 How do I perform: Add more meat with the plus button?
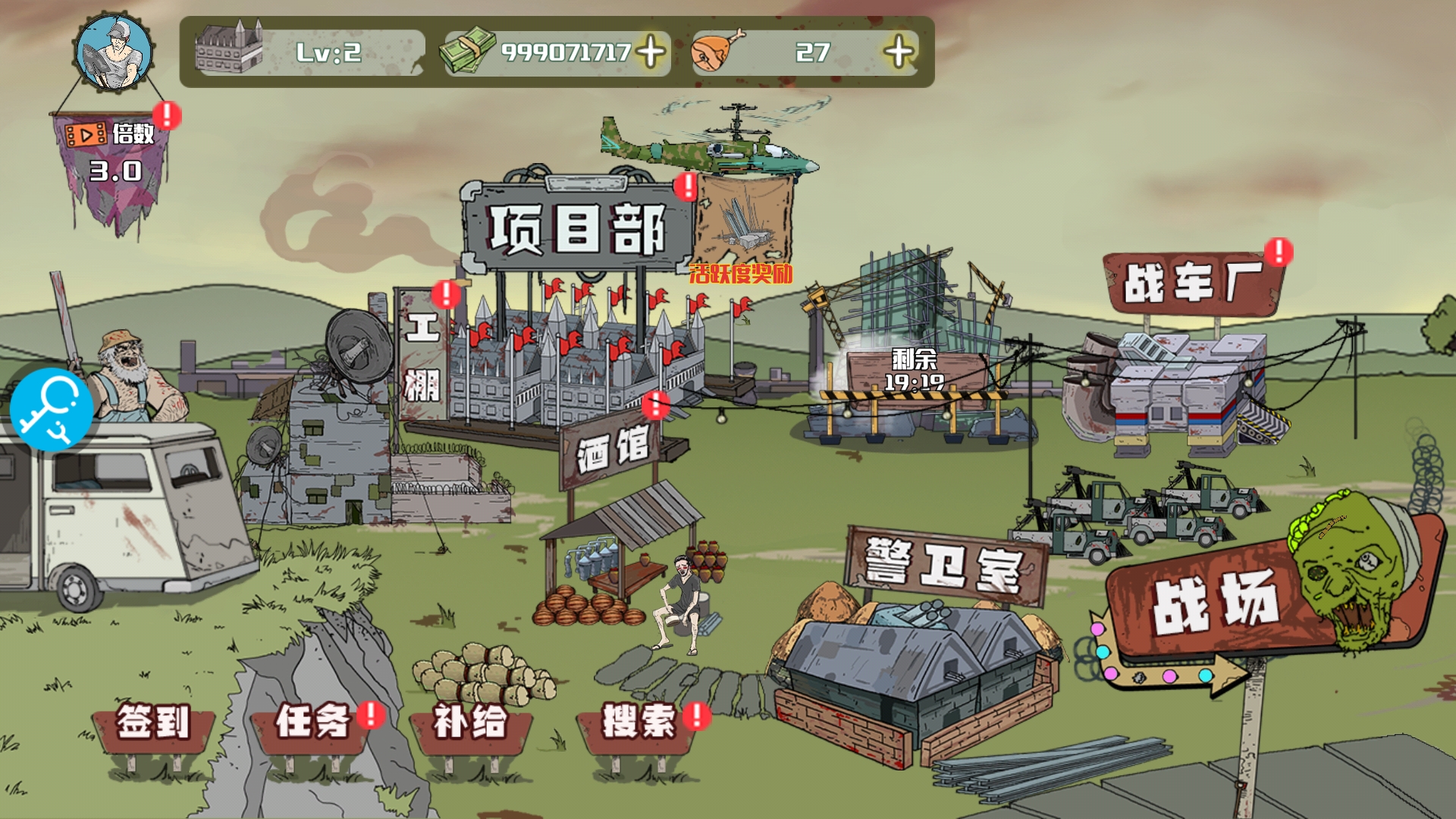(899, 52)
